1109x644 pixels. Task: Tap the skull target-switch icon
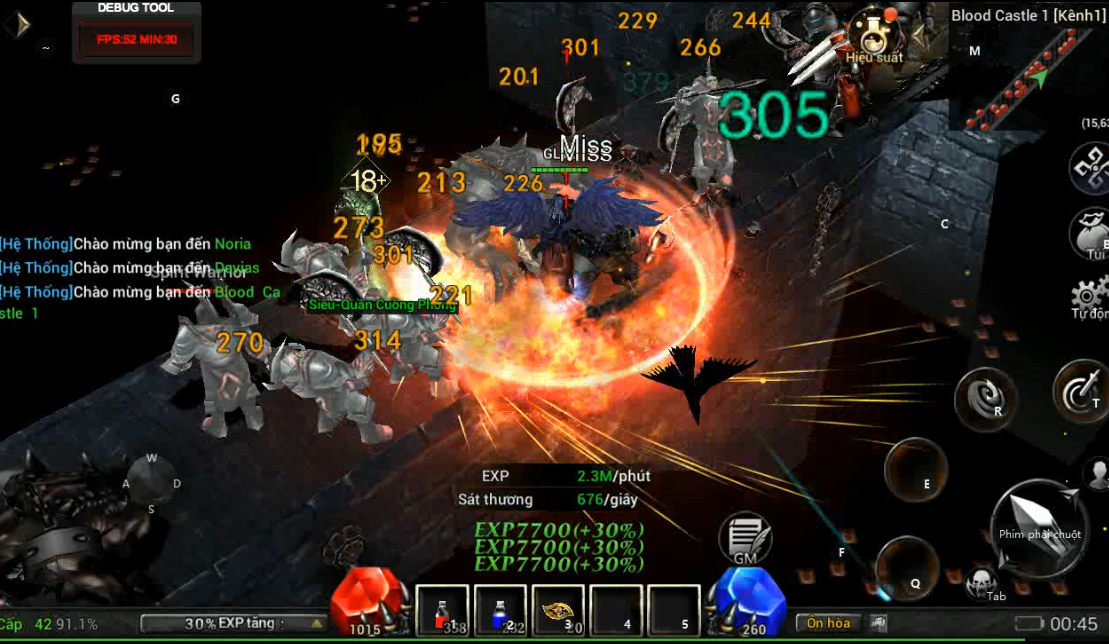981,581
